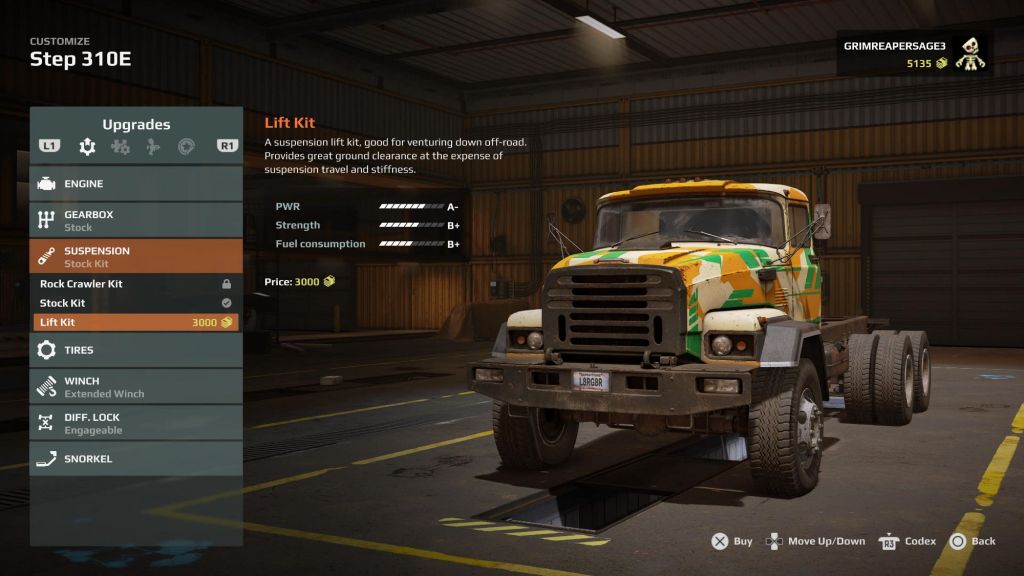
Task: Go back from the customize screen
Action: point(972,541)
